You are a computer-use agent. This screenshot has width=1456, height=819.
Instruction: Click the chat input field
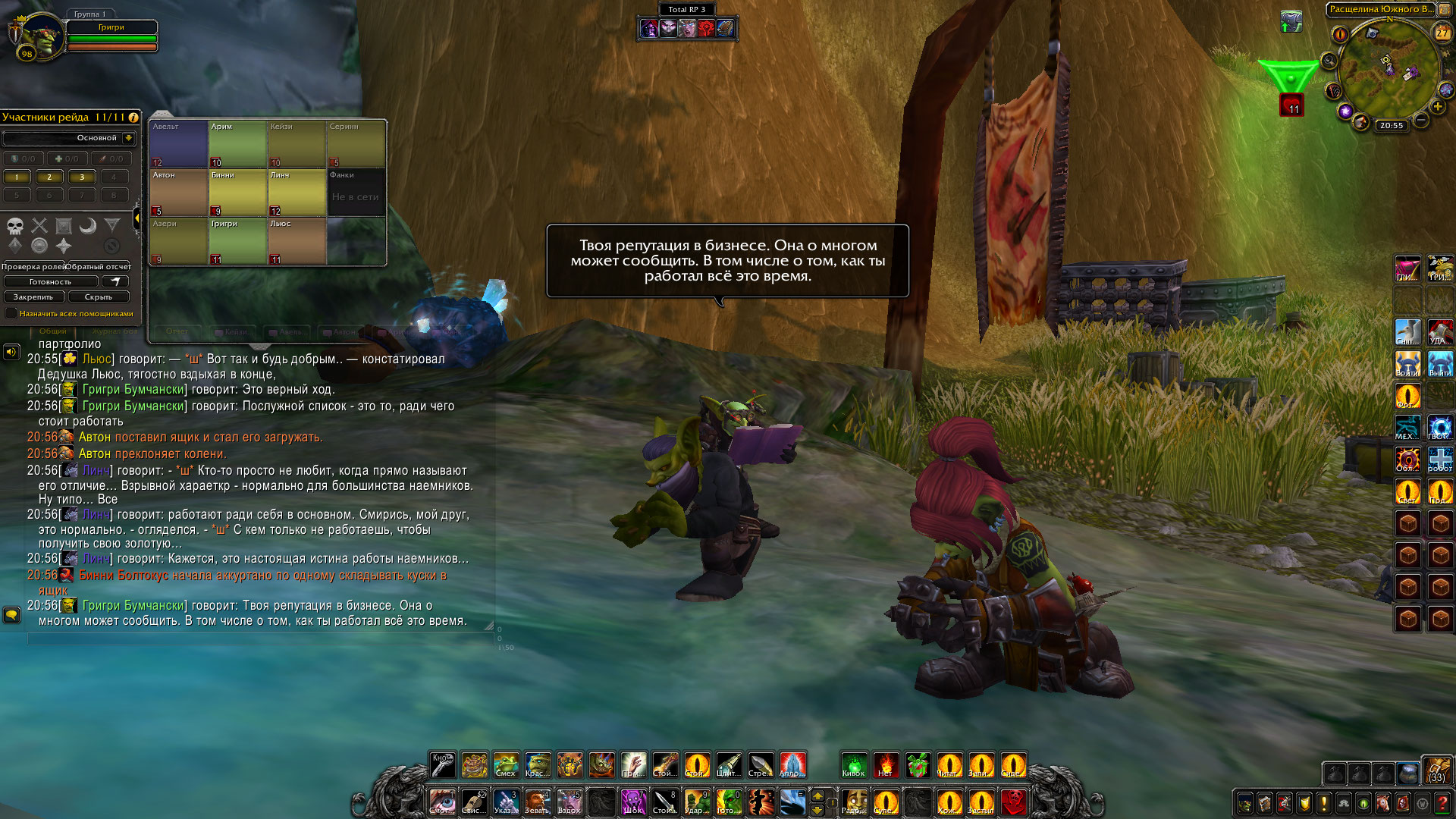point(258,639)
